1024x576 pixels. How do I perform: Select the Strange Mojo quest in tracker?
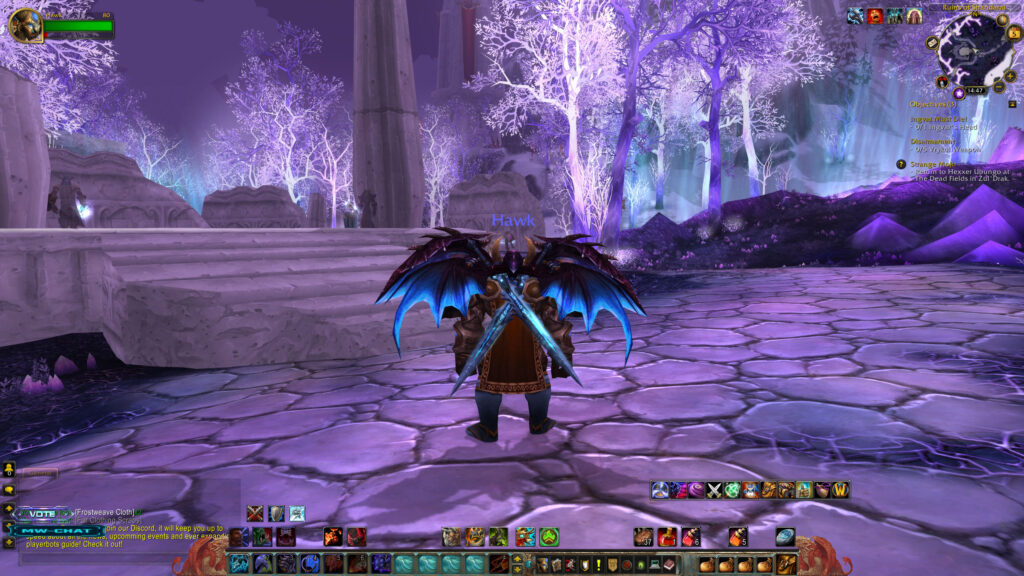click(x=933, y=163)
